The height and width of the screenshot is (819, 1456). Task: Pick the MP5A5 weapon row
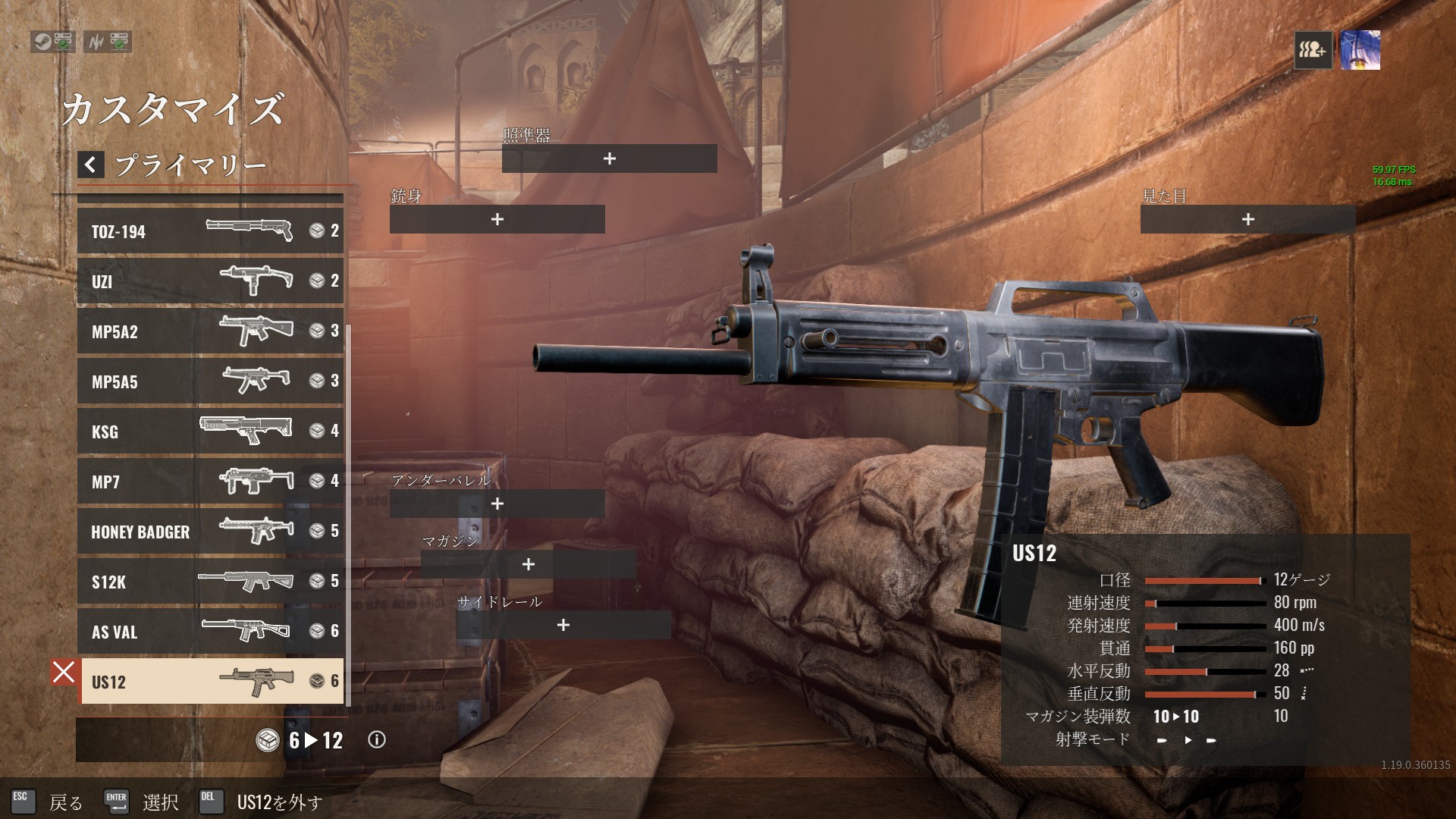(x=210, y=381)
